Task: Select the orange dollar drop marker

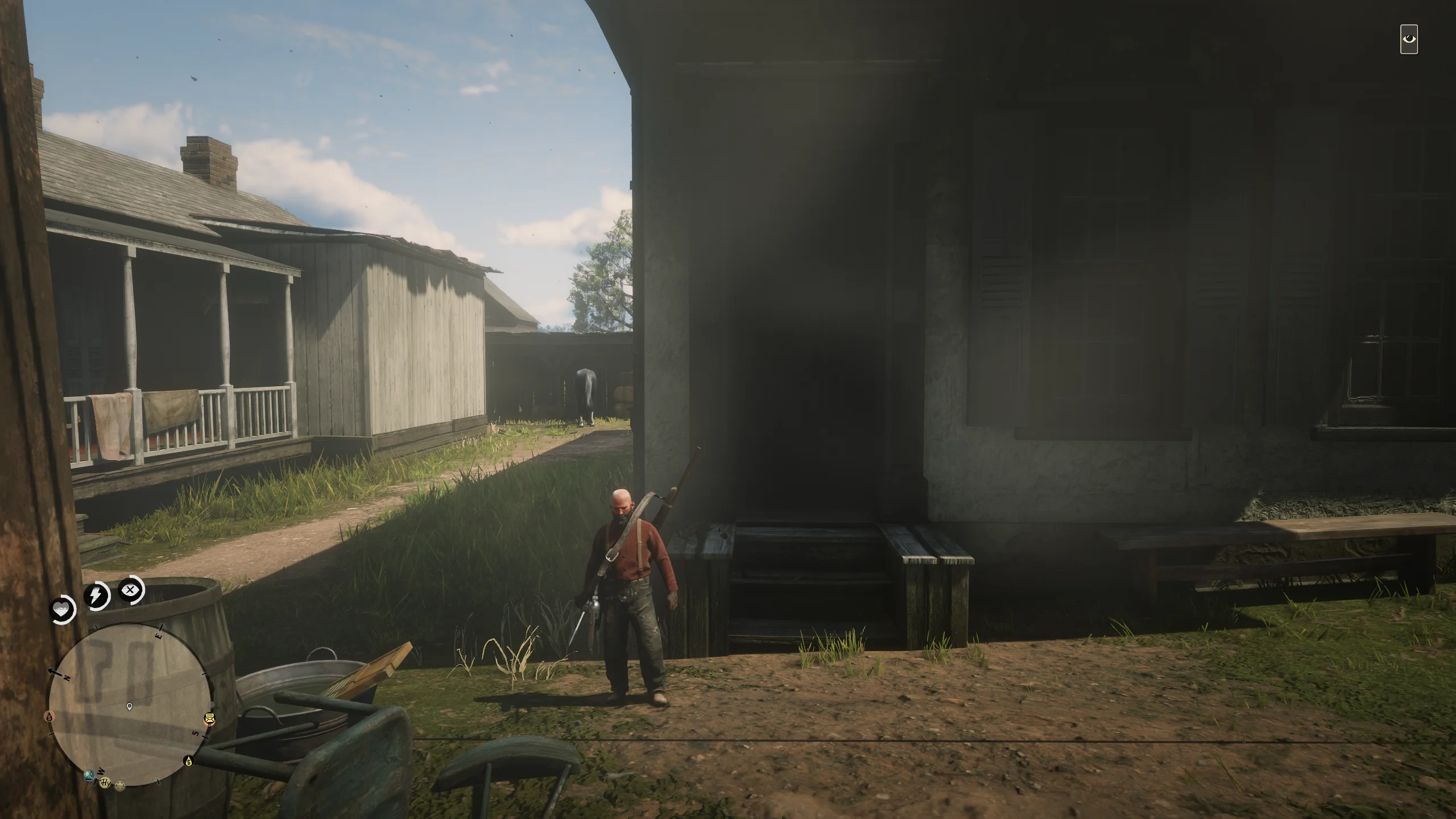Action: pyautogui.click(x=50, y=716)
